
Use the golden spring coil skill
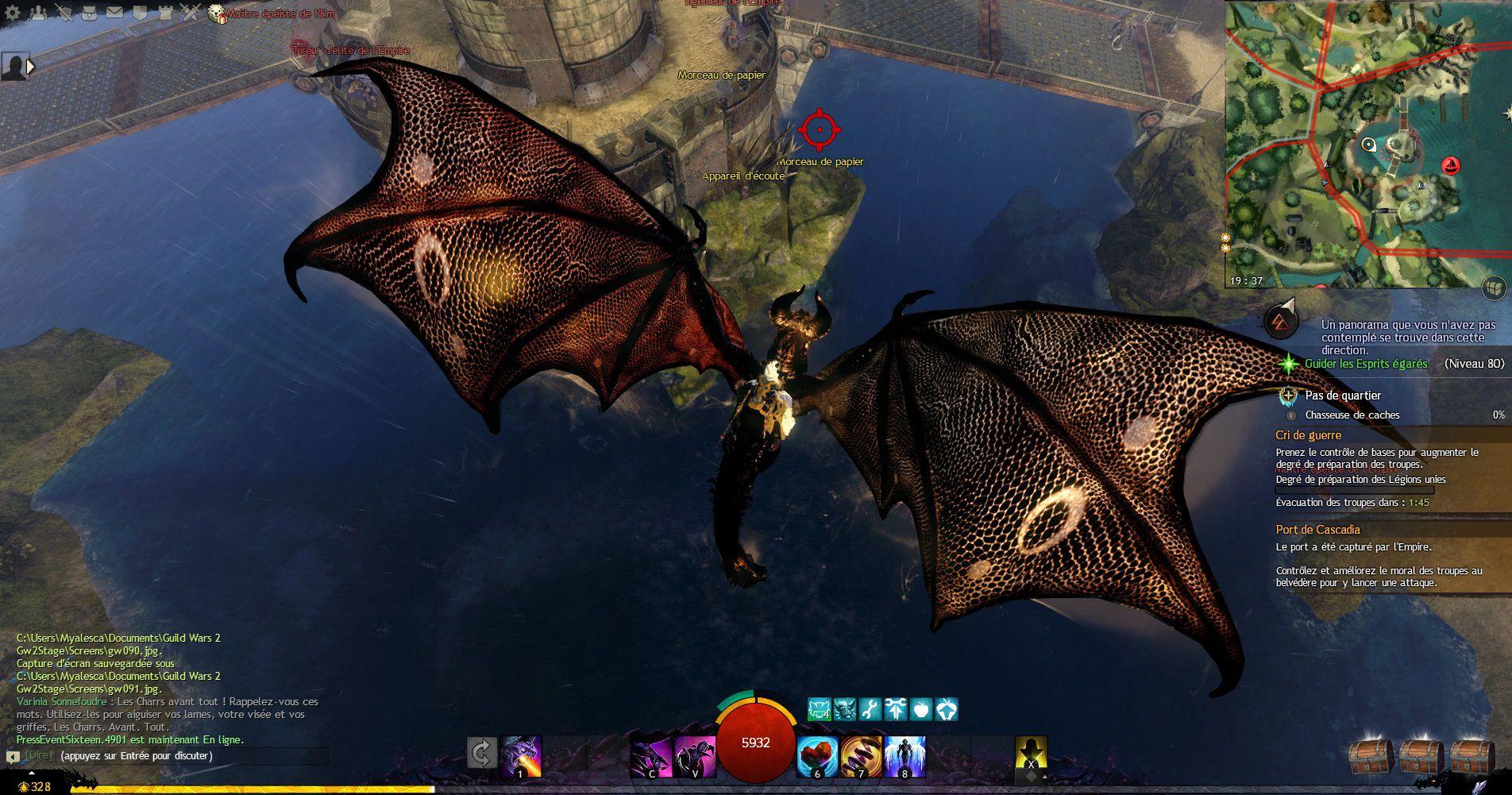click(860, 756)
